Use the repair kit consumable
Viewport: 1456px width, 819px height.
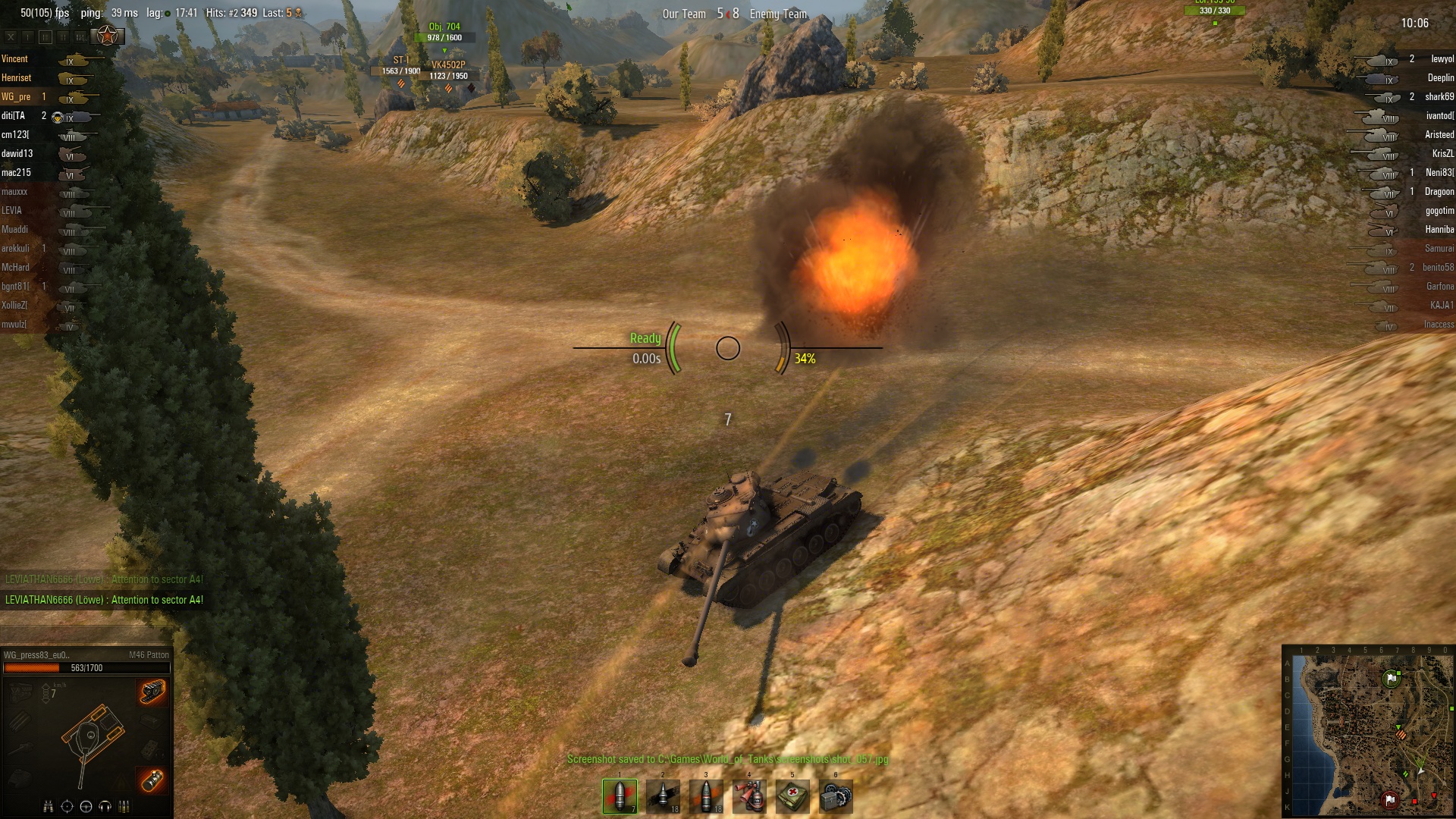pos(836,796)
